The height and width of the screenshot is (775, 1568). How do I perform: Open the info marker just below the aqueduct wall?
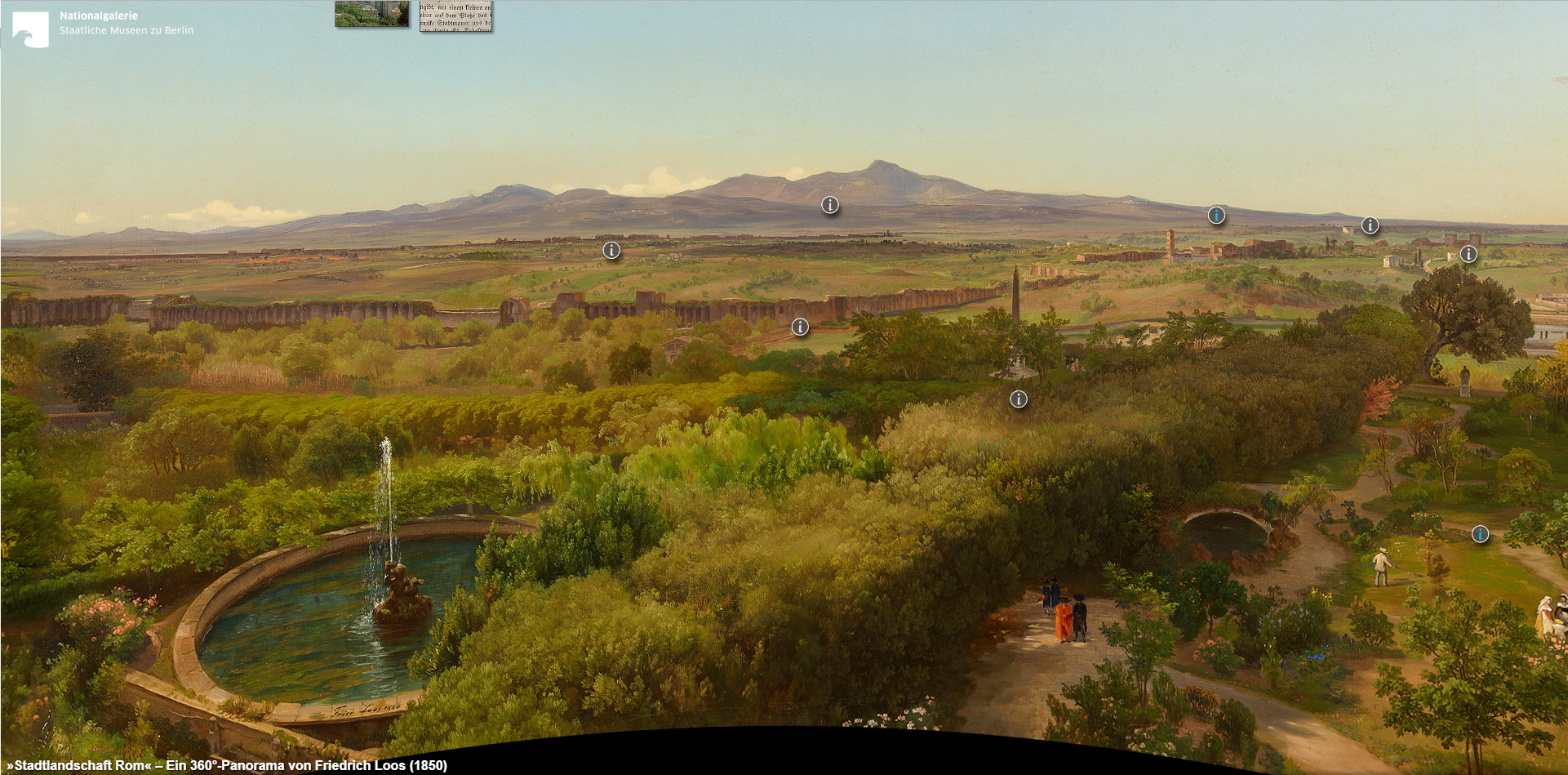(x=800, y=327)
